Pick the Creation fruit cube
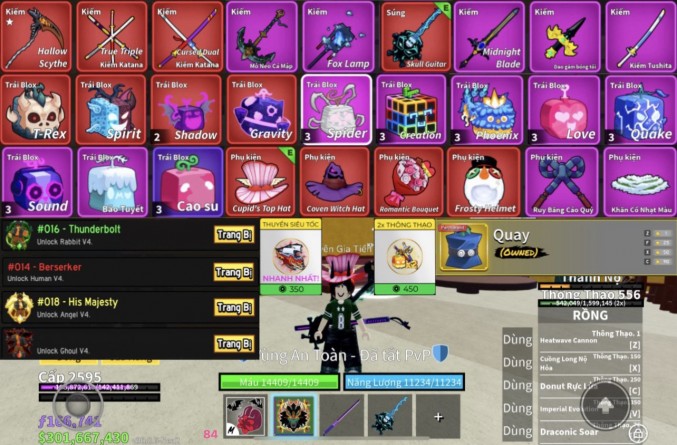Image resolution: width=677 pixels, height=445 pixels. pyautogui.click(x=413, y=109)
